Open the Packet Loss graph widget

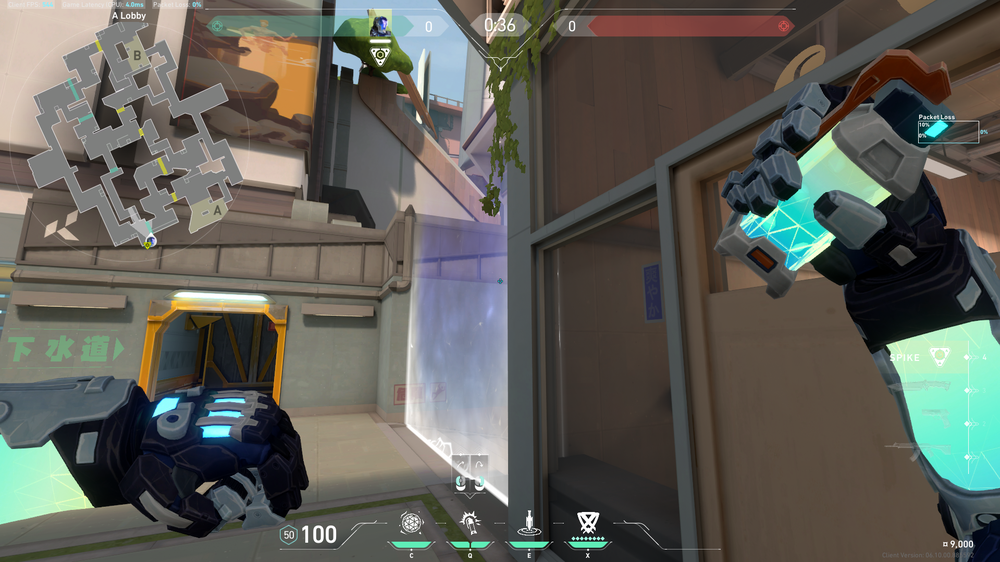[947, 130]
